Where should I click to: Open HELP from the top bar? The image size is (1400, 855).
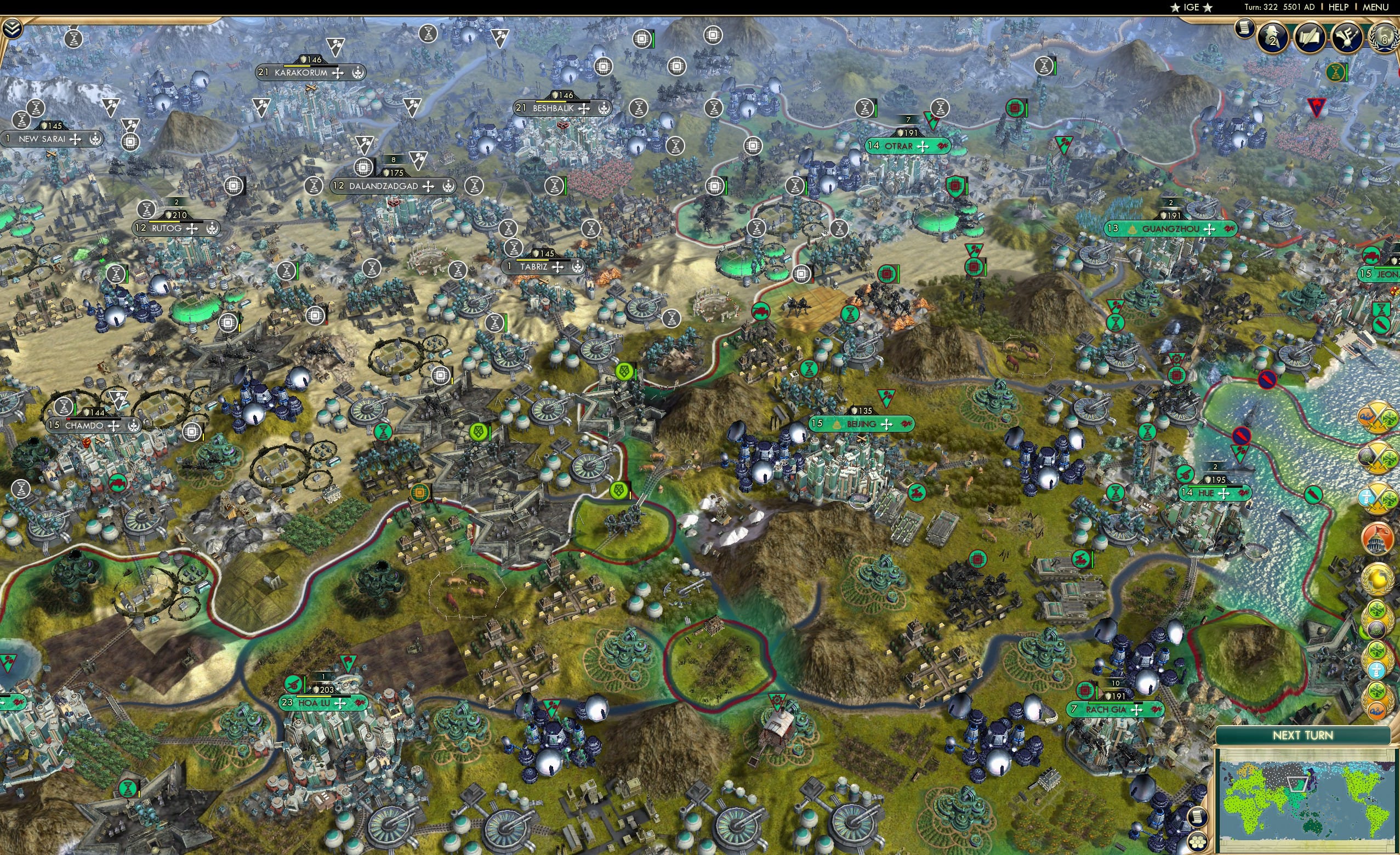(1339, 7)
